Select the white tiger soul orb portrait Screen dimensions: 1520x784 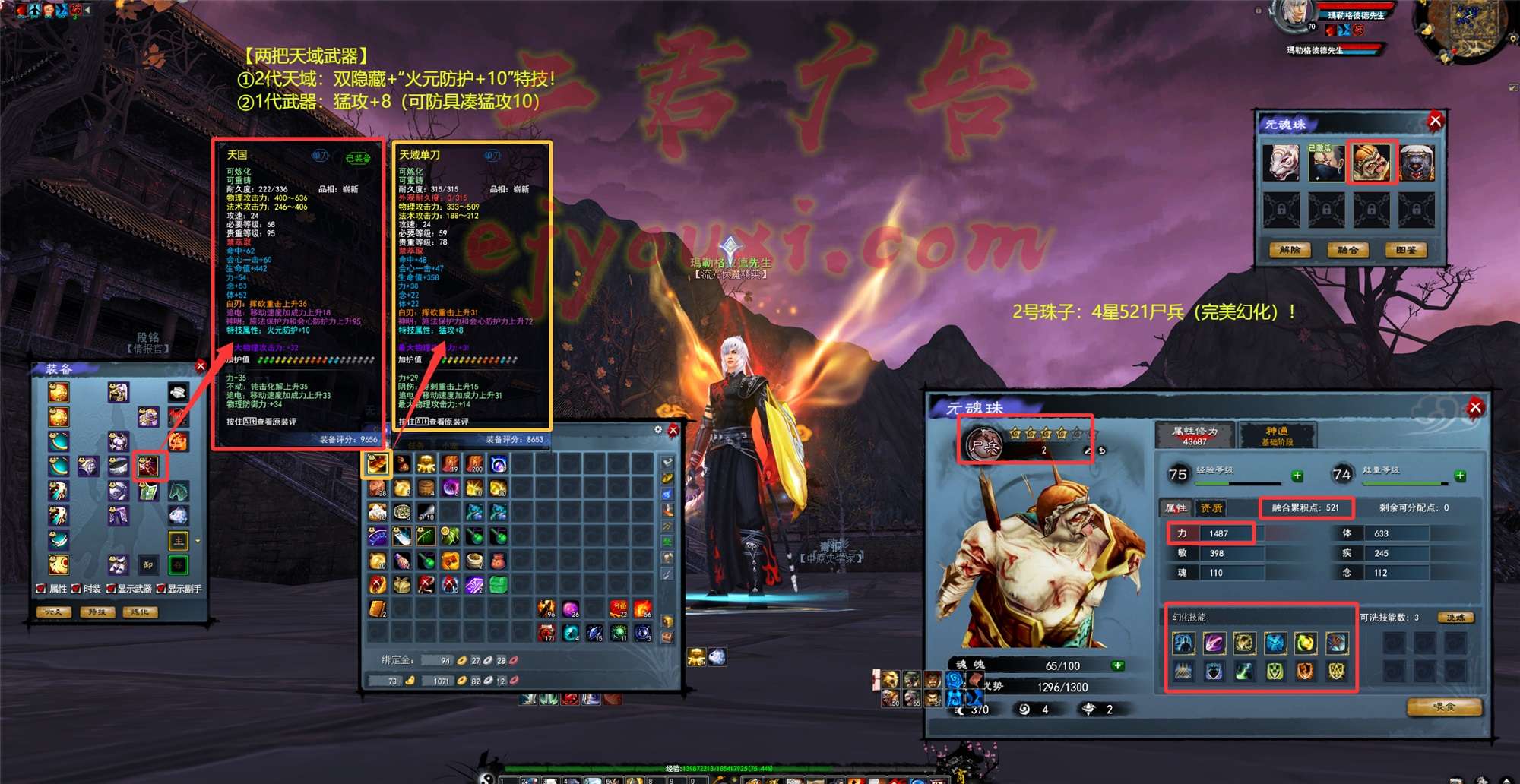tap(1281, 163)
